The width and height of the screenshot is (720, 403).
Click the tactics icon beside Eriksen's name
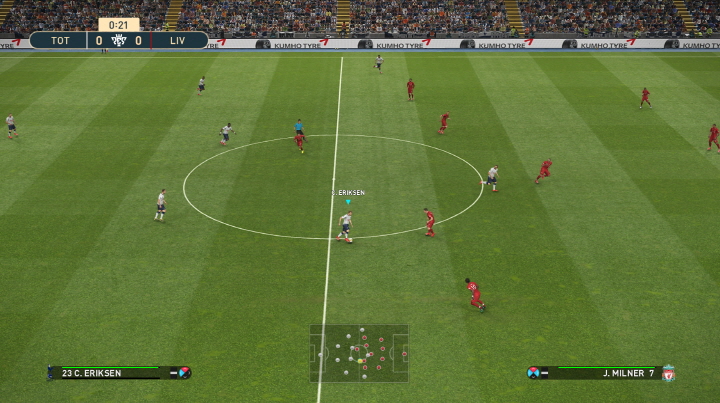click(x=183, y=373)
